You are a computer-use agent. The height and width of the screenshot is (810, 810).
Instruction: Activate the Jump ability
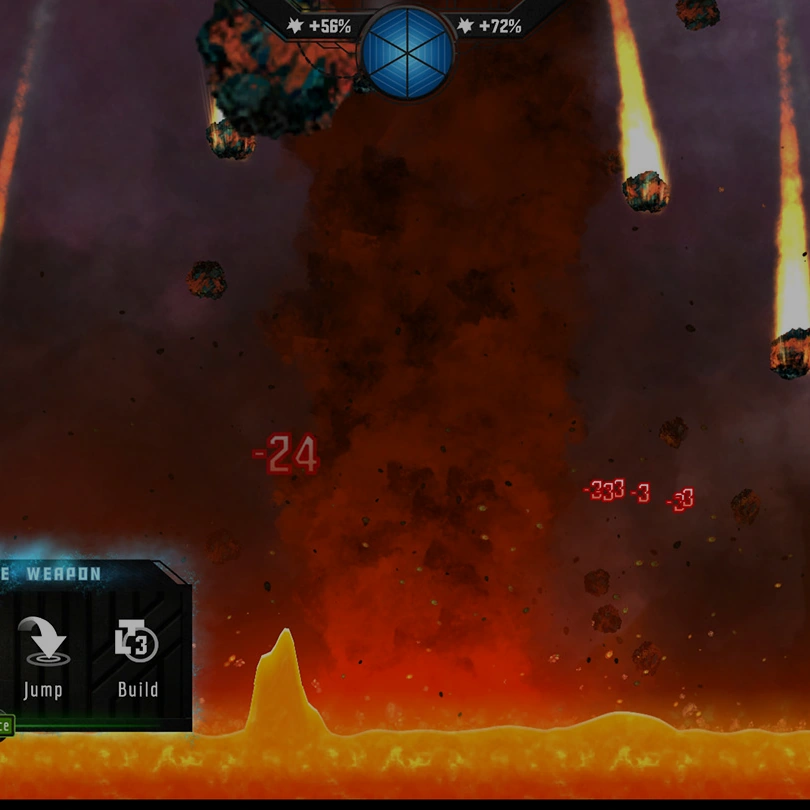coord(43,656)
